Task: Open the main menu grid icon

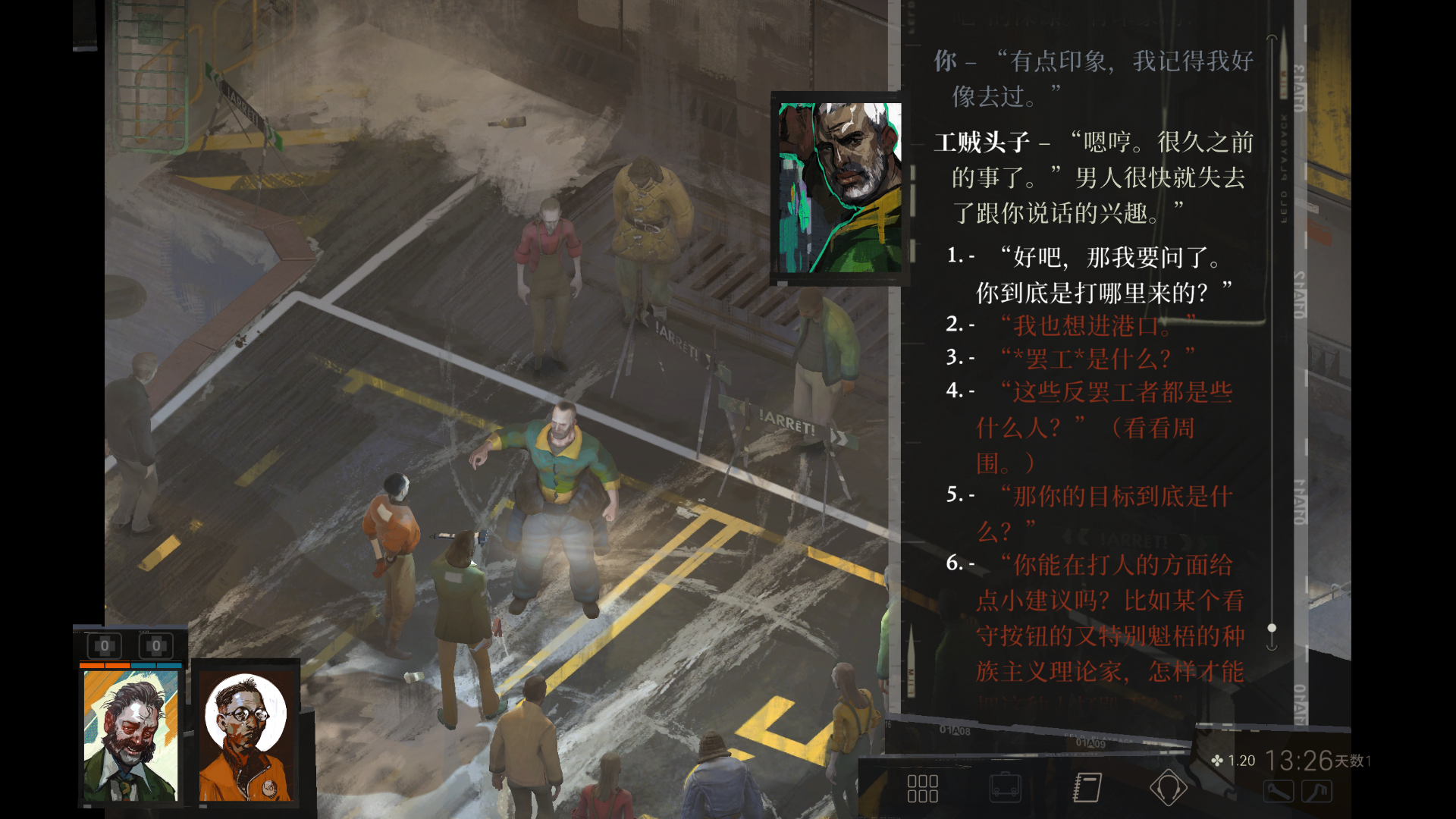Action: tap(922, 789)
